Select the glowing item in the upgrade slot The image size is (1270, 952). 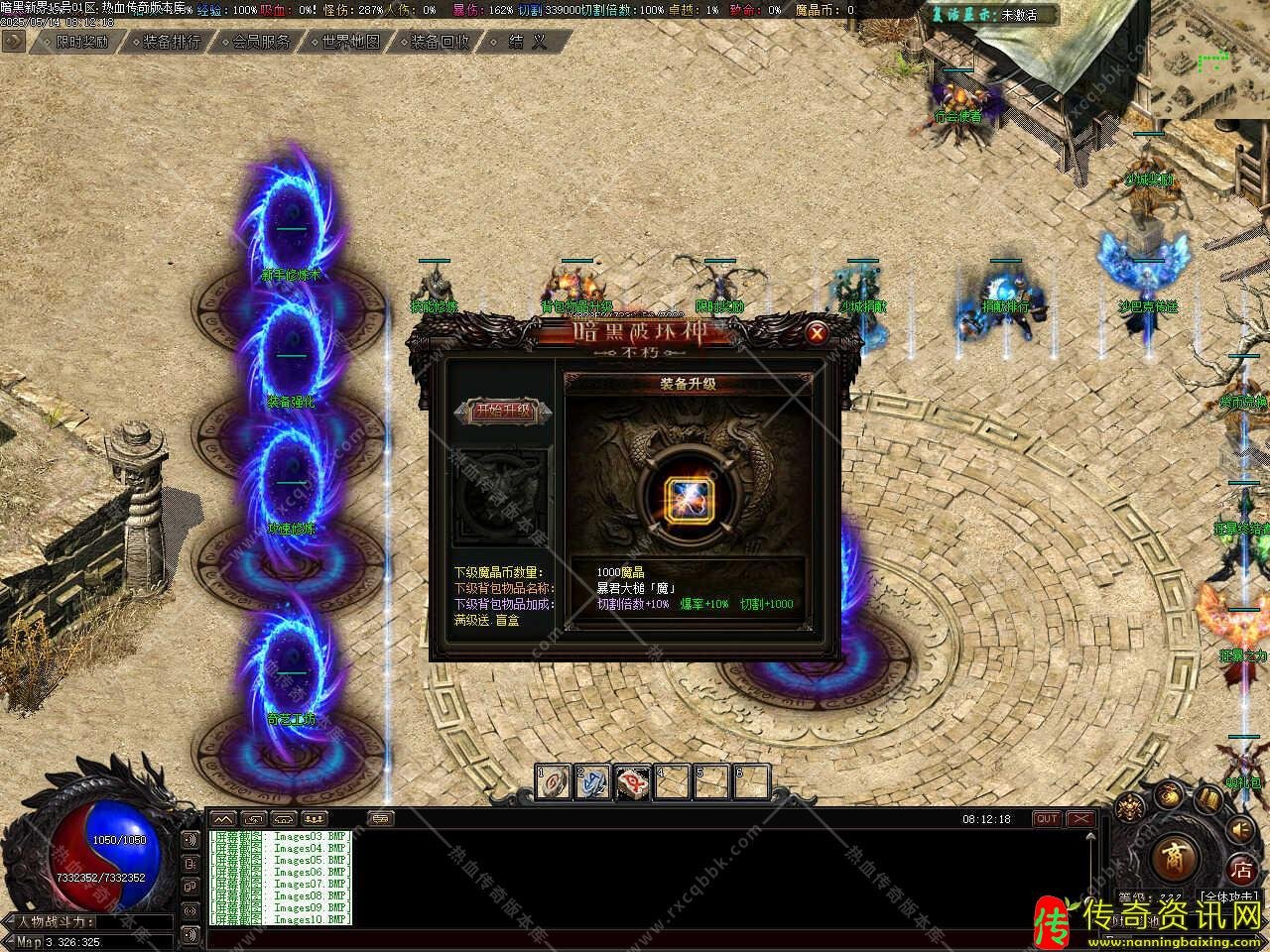pyautogui.click(x=685, y=496)
